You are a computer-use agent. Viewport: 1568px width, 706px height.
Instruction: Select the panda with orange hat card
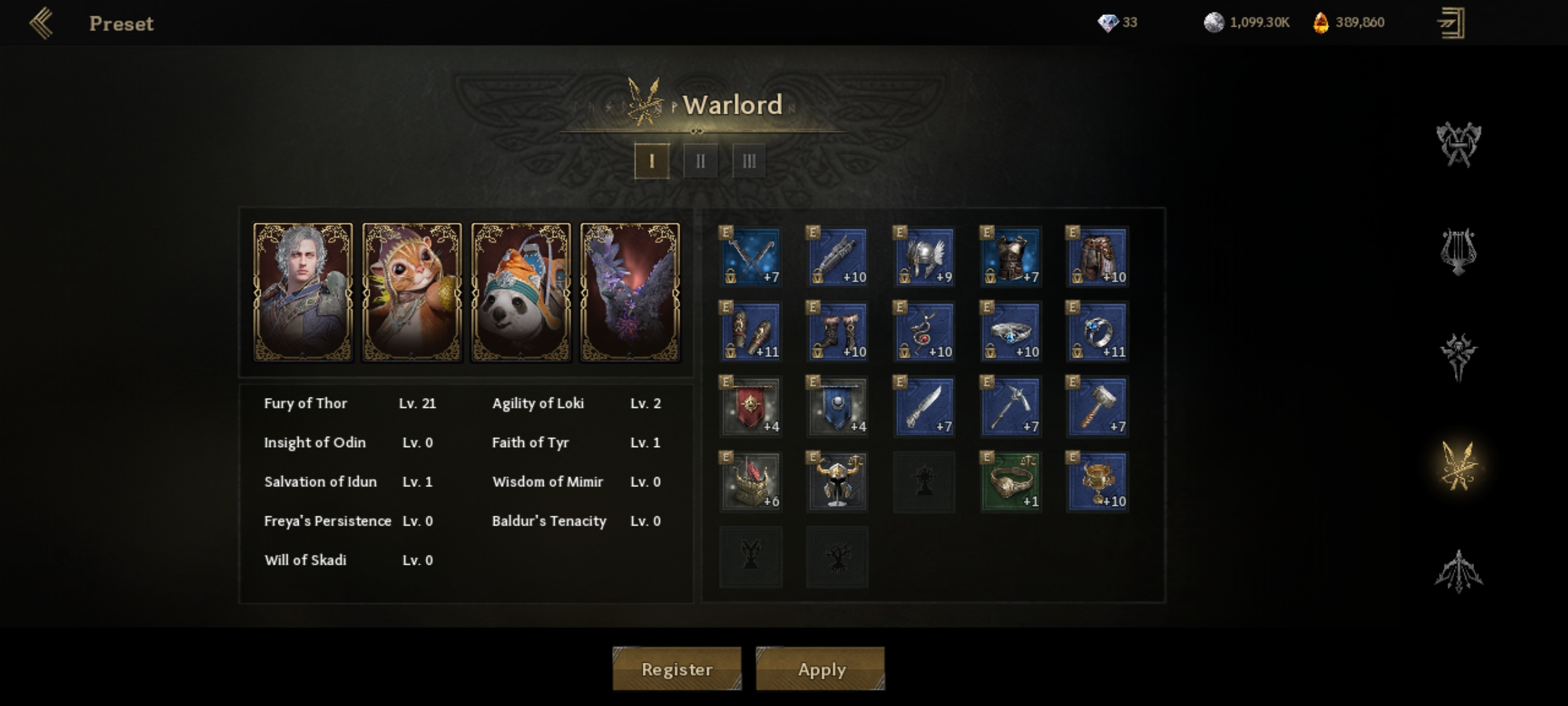521,292
